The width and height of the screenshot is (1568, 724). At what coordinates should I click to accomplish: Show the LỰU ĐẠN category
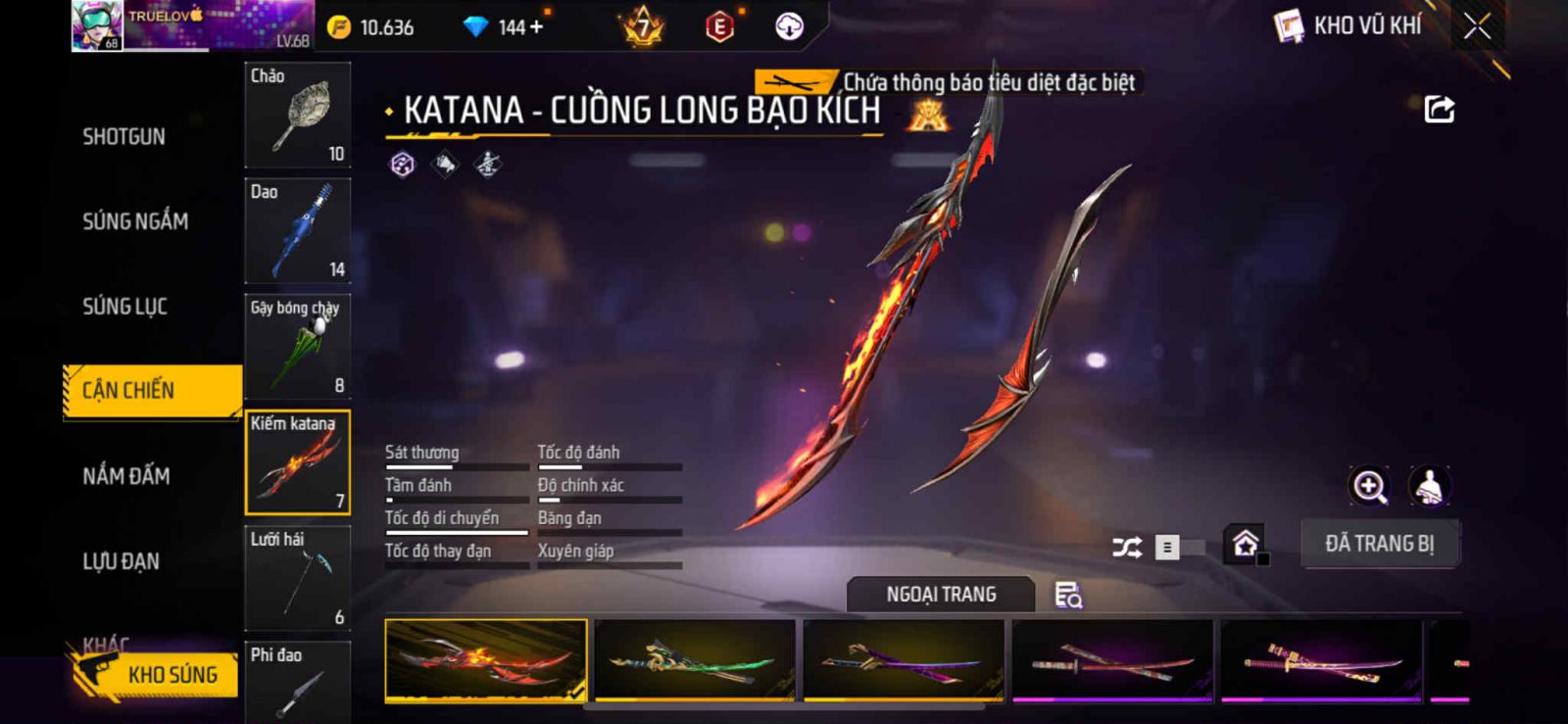click(121, 561)
